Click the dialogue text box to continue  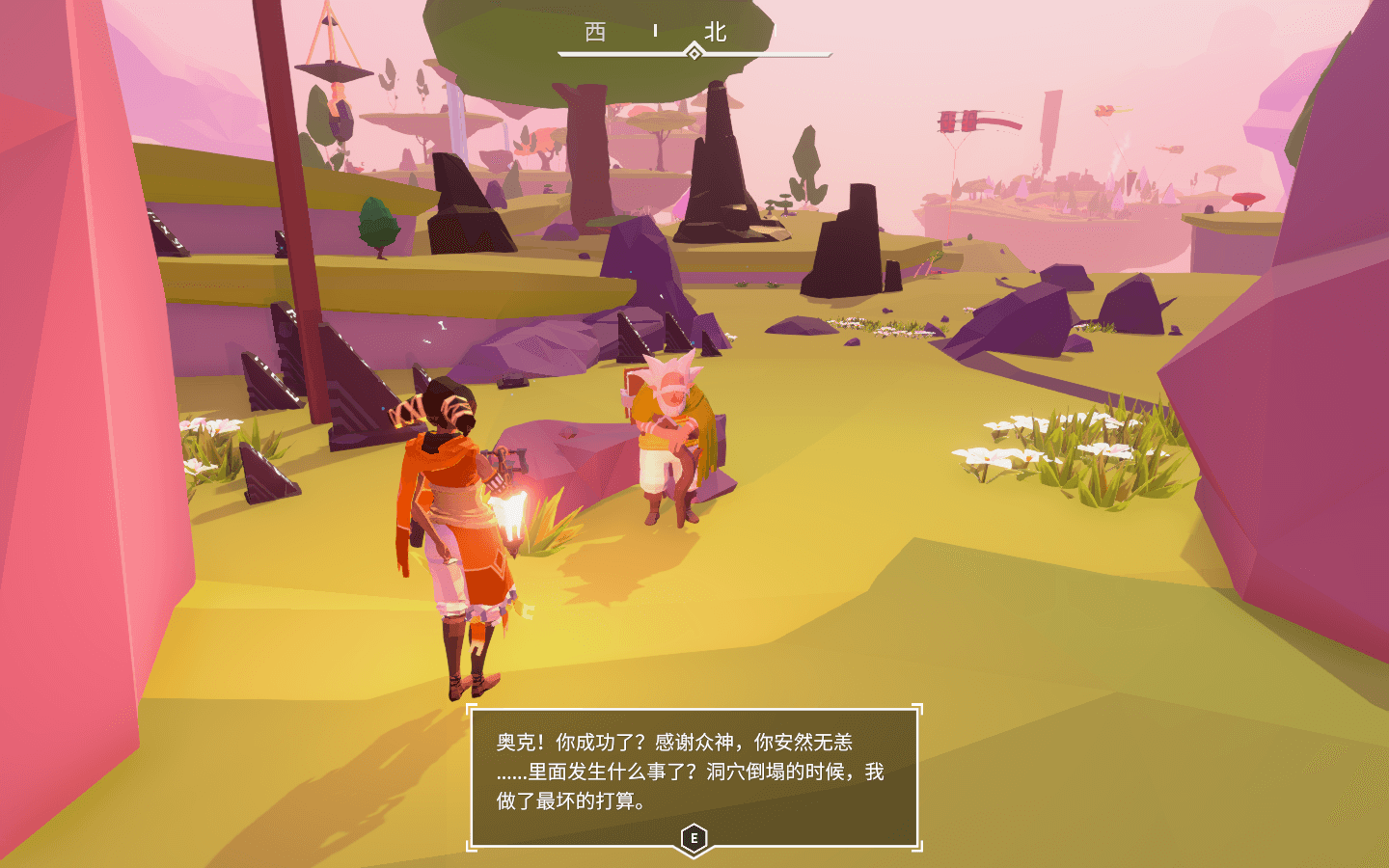[x=694, y=777]
